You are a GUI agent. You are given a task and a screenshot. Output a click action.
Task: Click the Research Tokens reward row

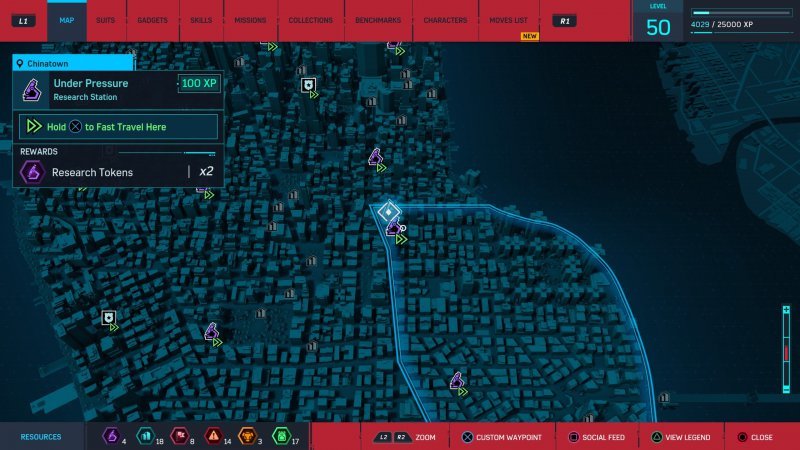point(117,172)
